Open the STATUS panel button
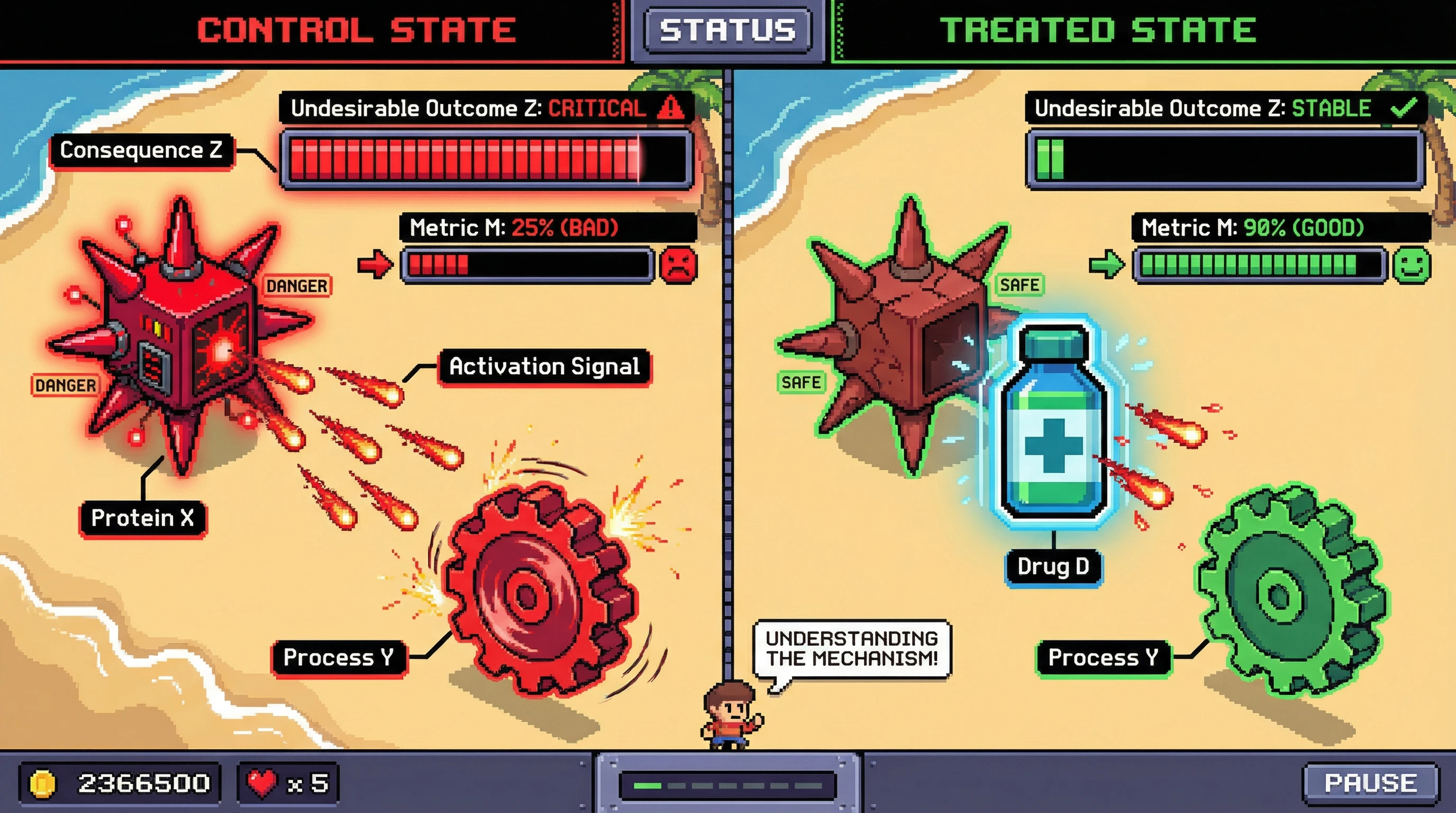Image resolution: width=1456 pixels, height=813 pixels. point(727,31)
